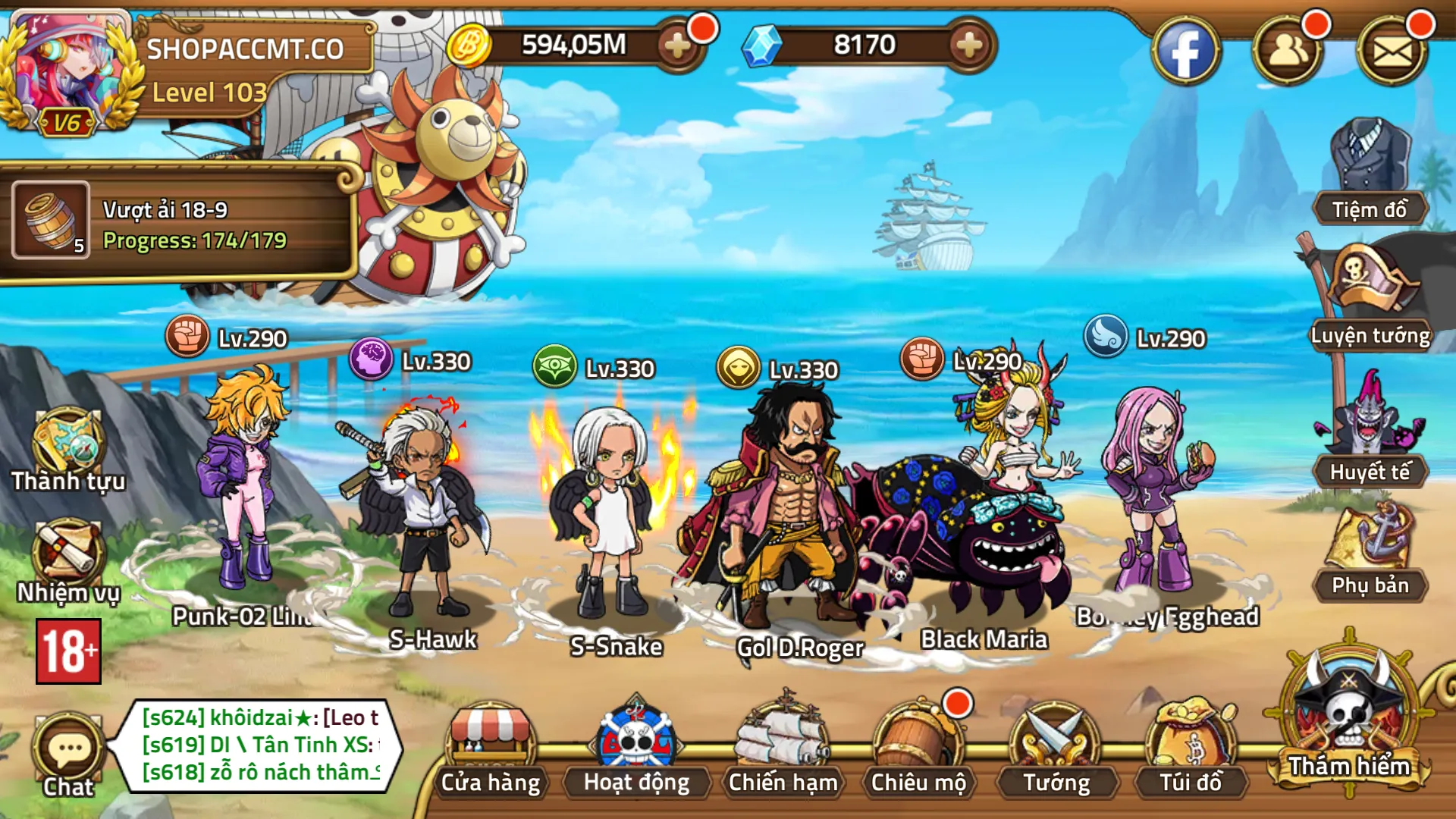Add more gold coins with plus button
The width and height of the screenshot is (1456, 819).
point(677,46)
